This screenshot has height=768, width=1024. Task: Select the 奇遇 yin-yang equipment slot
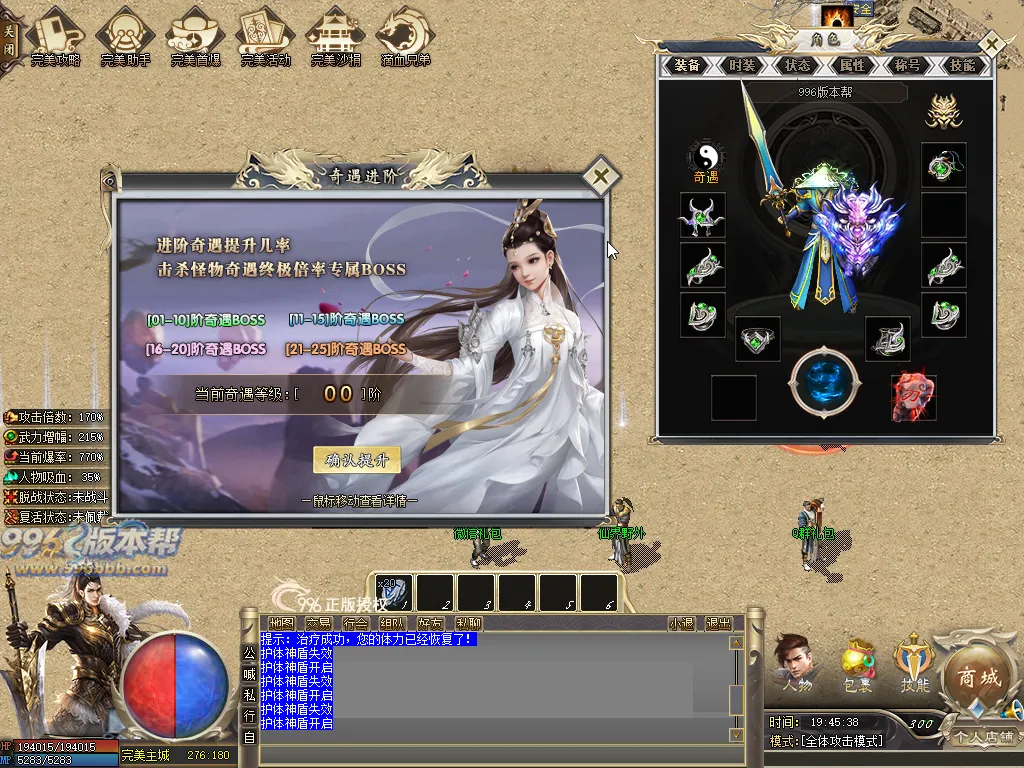(706, 160)
